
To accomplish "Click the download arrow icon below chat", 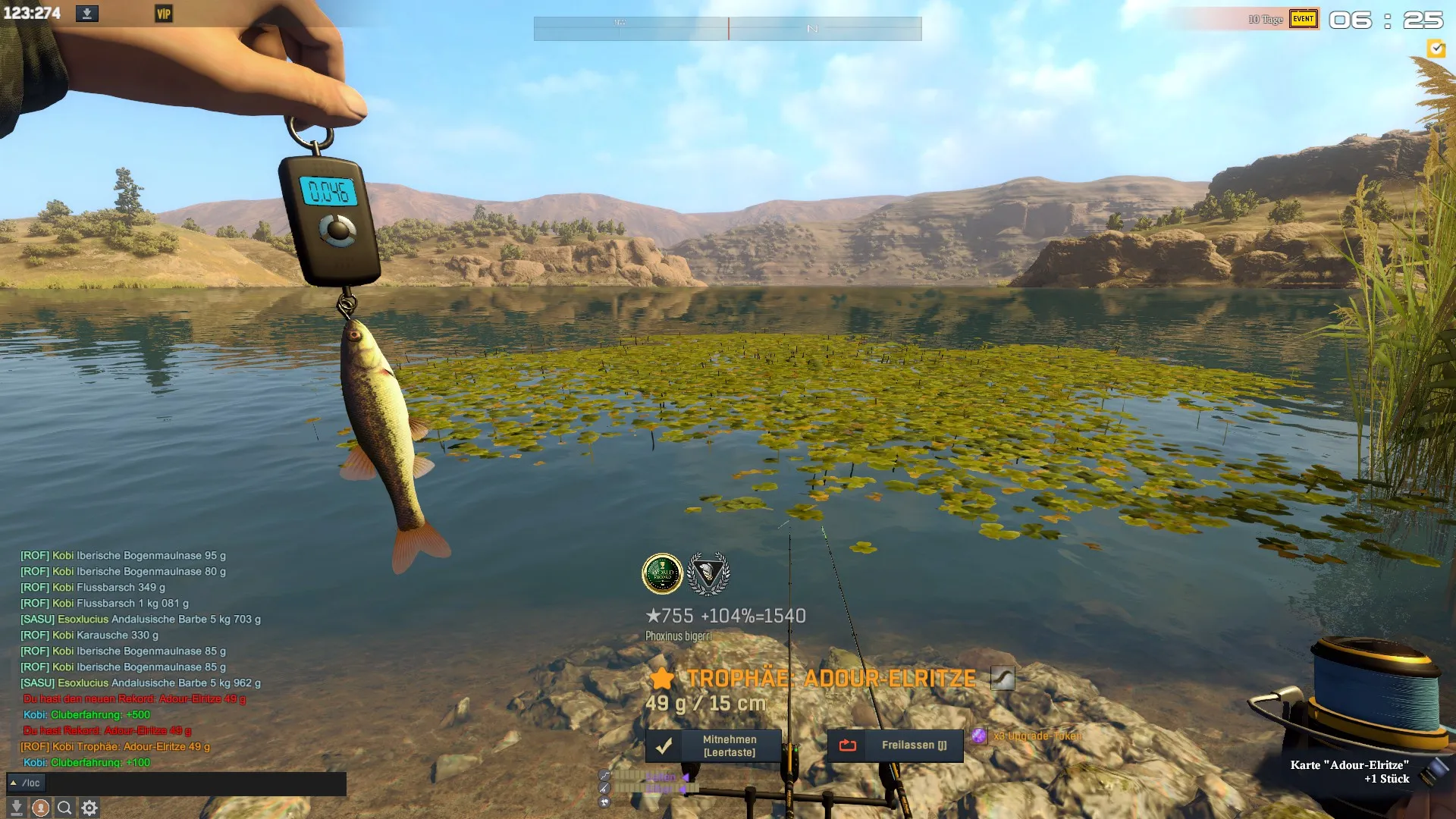I will tap(17, 808).
